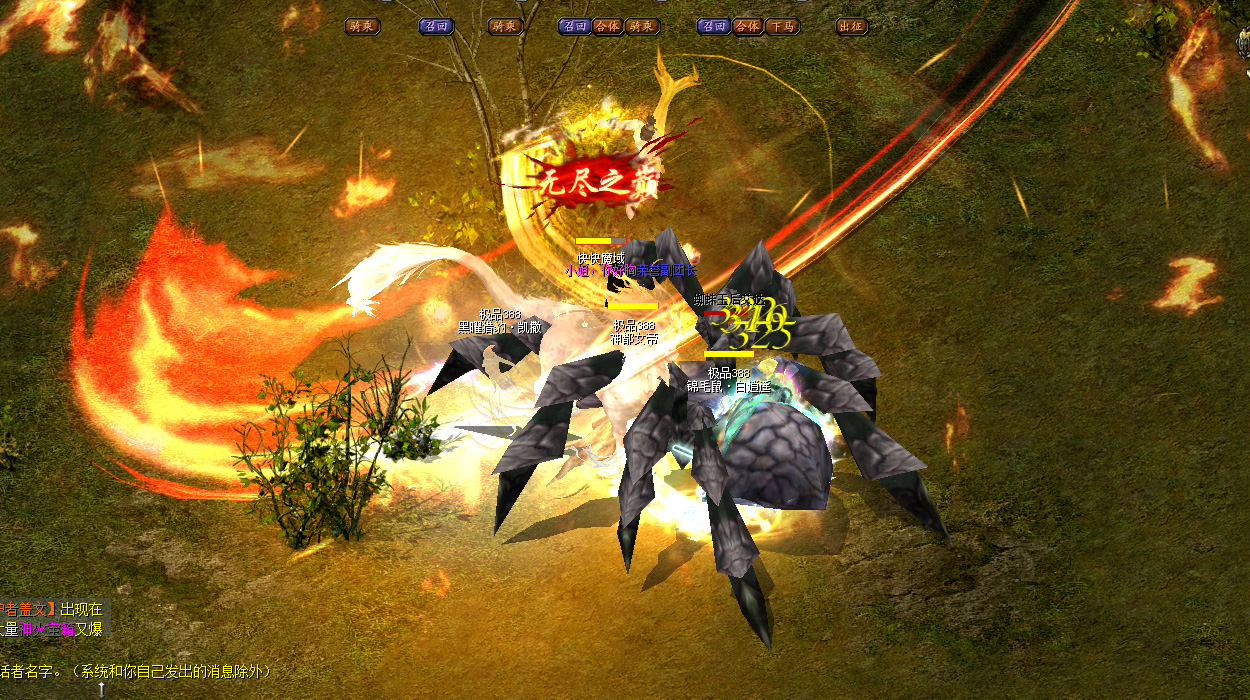Choose the 骑乘 button adjacent to 合体
The image size is (1250, 700).
click(x=642, y=27)
